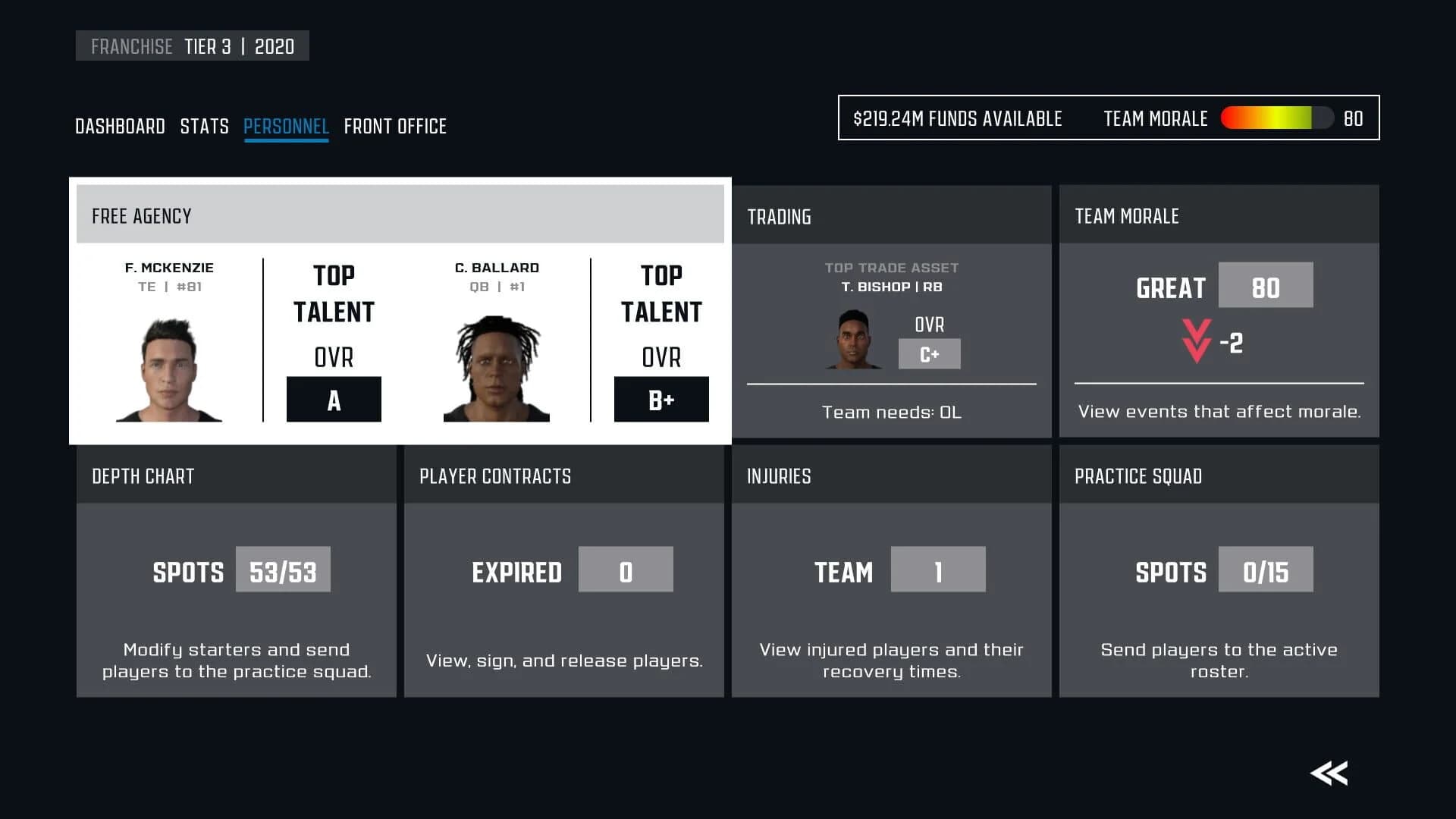This screenshot has width=1456, height=819.
Task: Click F. McKenzie's OVR grade A badge
Action: coord(334,398)
